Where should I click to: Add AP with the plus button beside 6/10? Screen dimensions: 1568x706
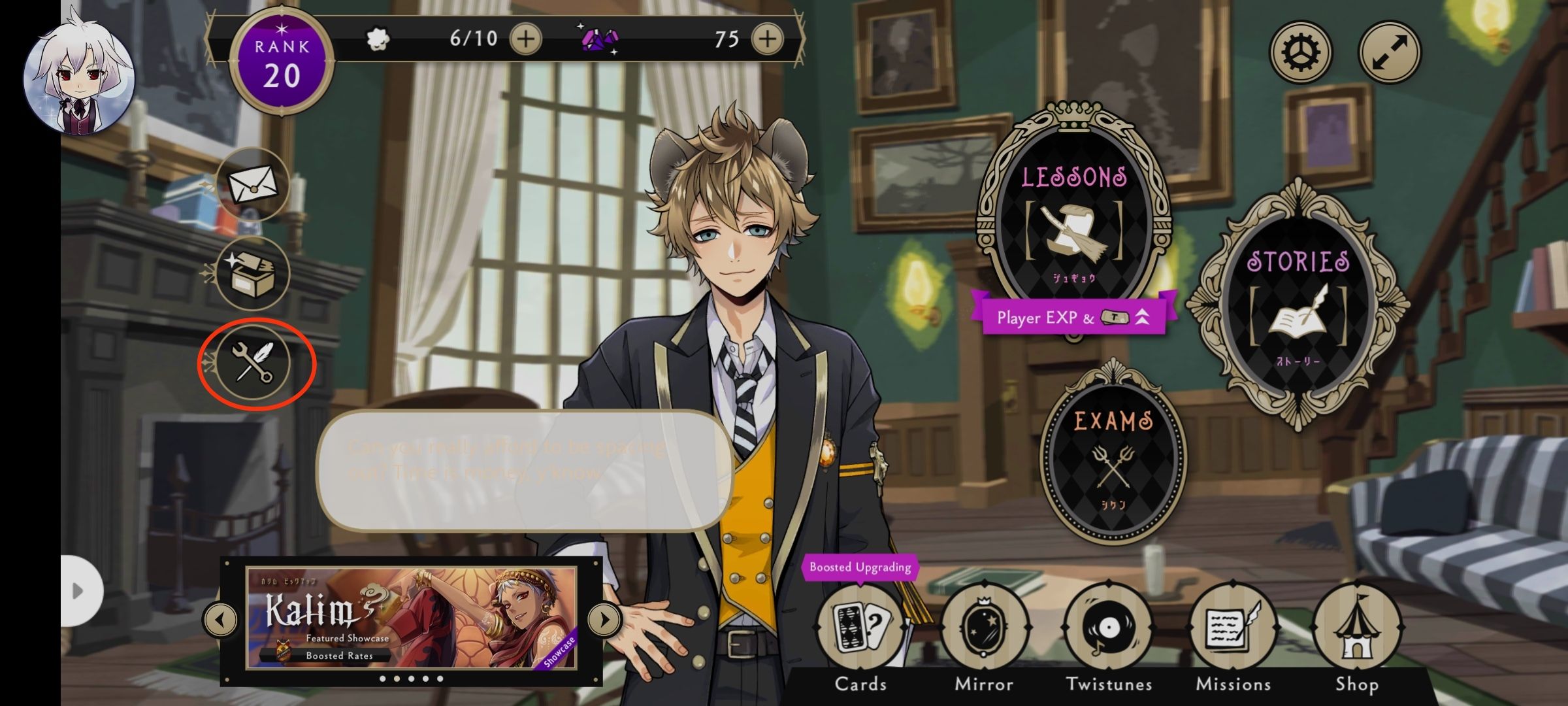pyautogui.click(x=525, y=39)
